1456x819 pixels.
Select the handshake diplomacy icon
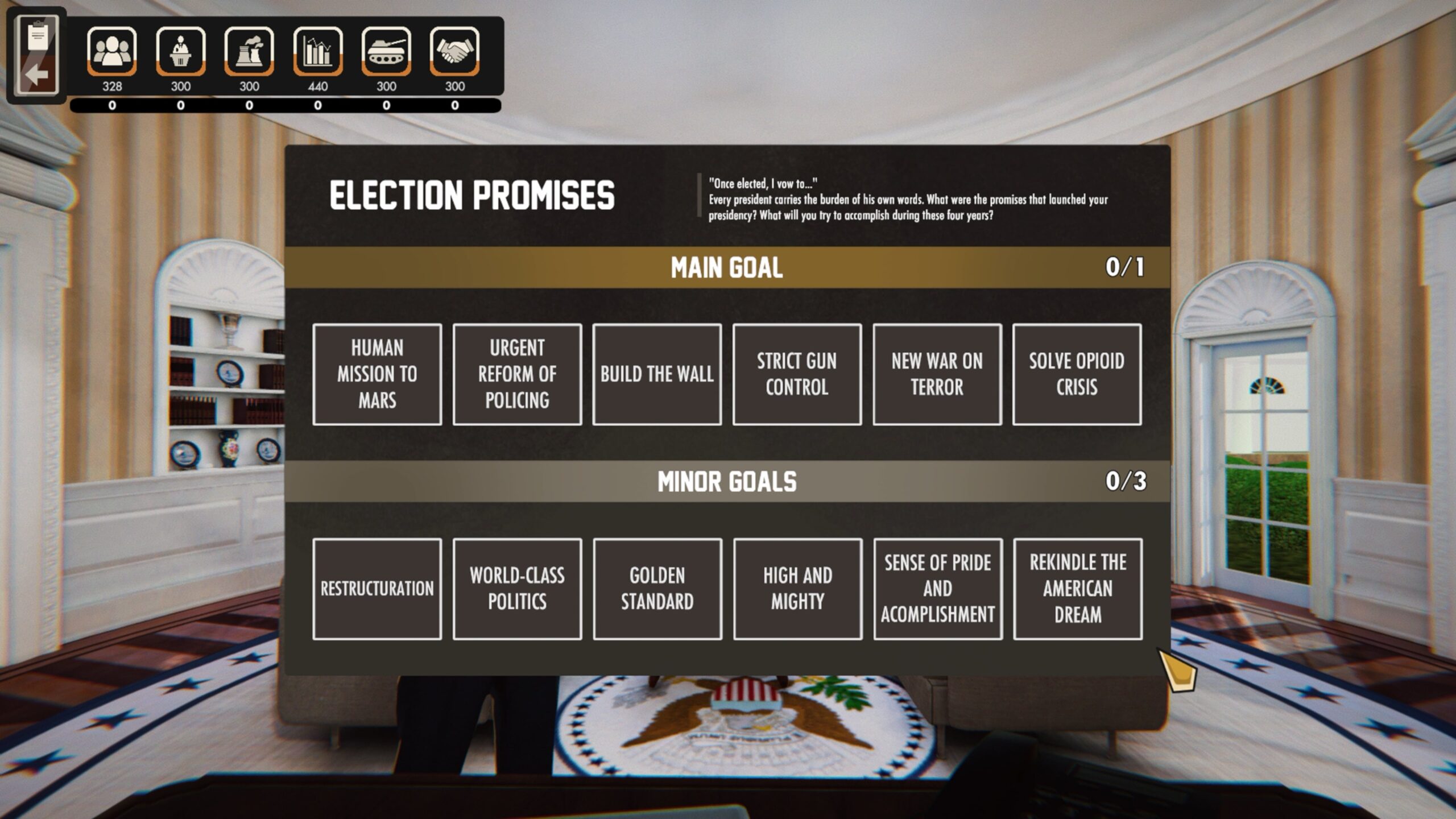pyautogui.click(x=455, y=51)
